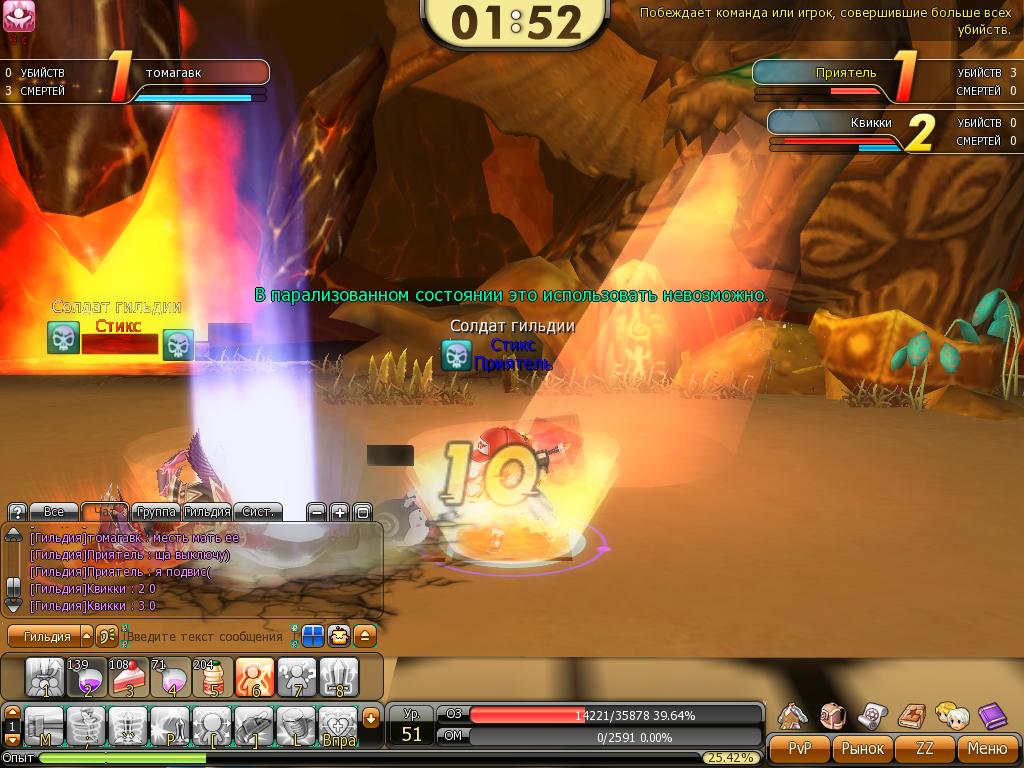The image size is (1024, 768).
Task: Open the Рынок market
Action: (862, 748)
